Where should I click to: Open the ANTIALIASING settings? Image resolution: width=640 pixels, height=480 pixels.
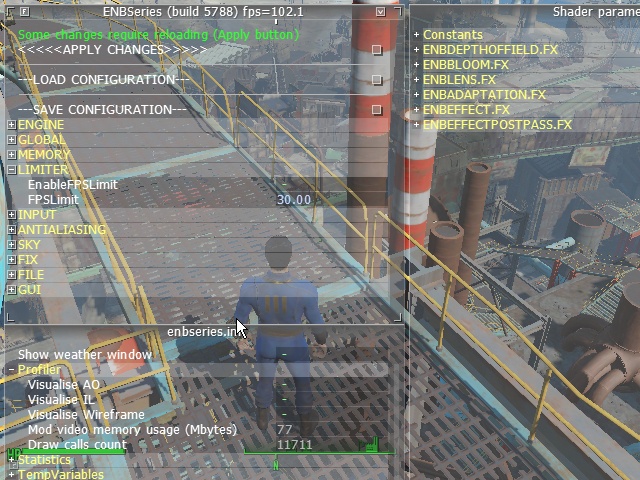(x=11, y=230)
